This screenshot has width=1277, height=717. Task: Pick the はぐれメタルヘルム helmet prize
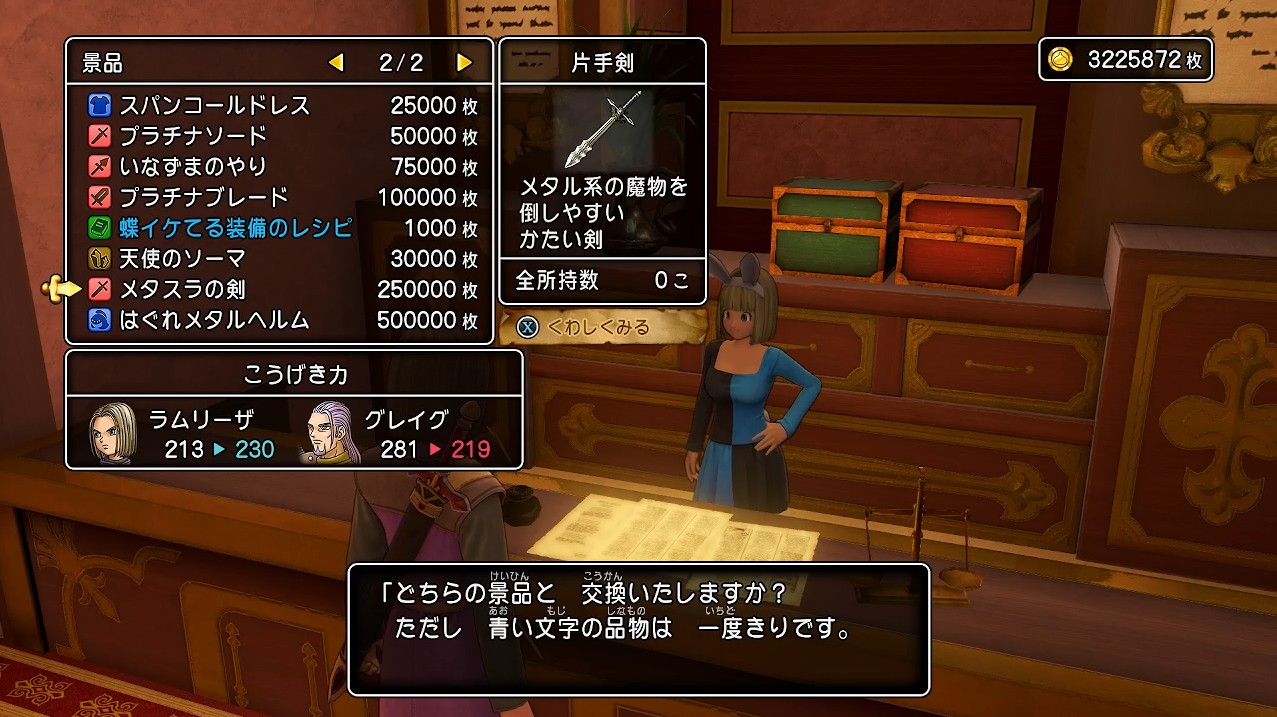[x=214, y=321]
